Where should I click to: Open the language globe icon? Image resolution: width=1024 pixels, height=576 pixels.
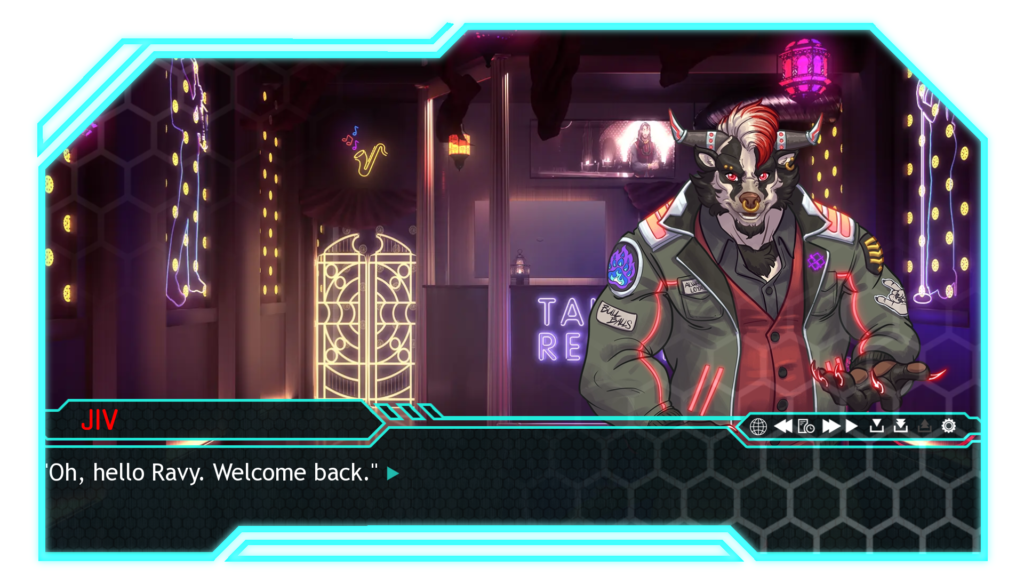(758, 426)
